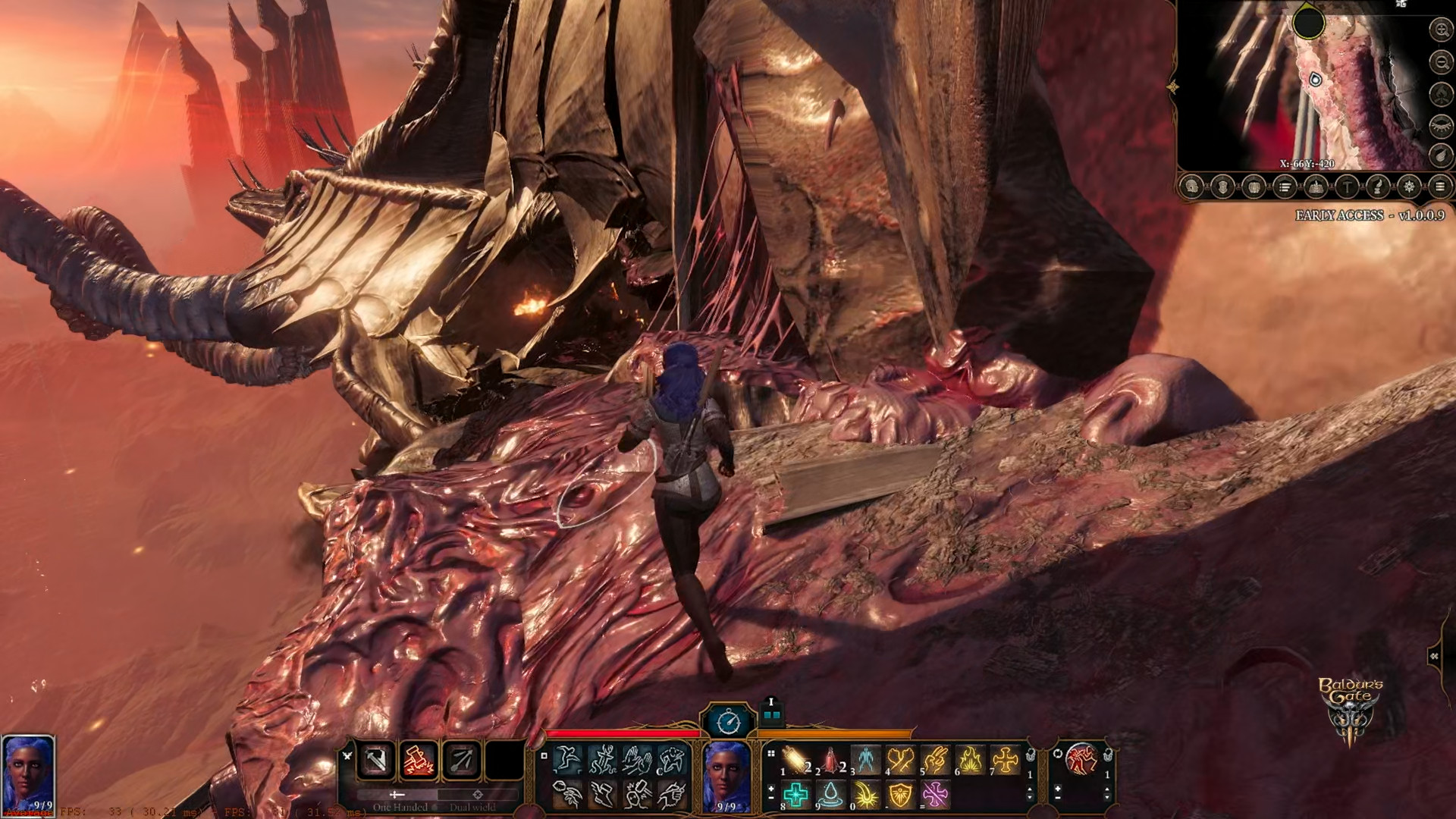The height and width of the screenshot is (819, 1456).
Task: Zoom in on the minimap
Action: (x=1440, y=30)
